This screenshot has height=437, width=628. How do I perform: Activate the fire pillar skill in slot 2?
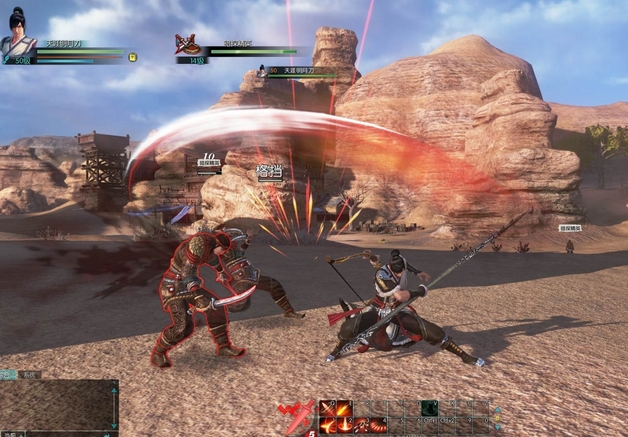tap(344, 425)
